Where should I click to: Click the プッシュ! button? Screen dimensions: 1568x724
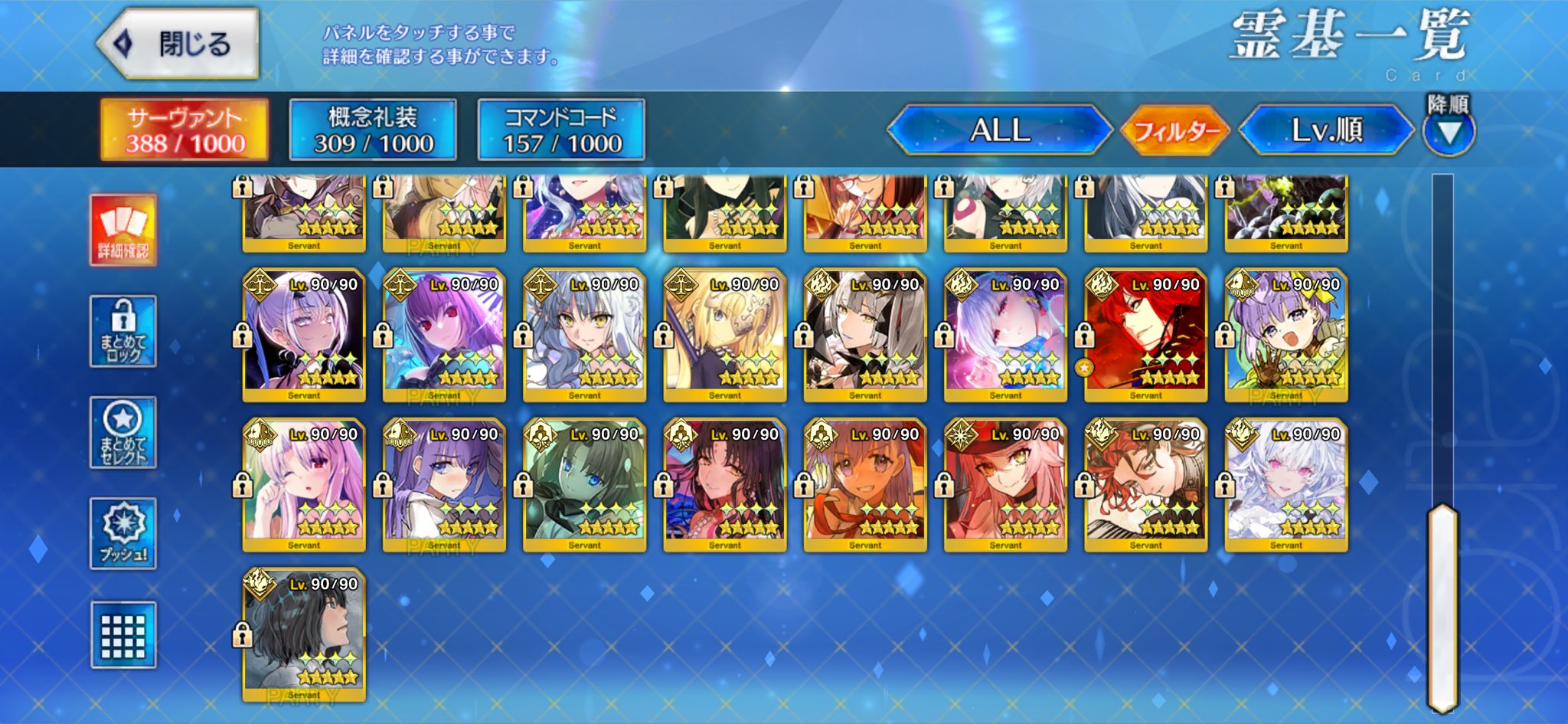123,534
